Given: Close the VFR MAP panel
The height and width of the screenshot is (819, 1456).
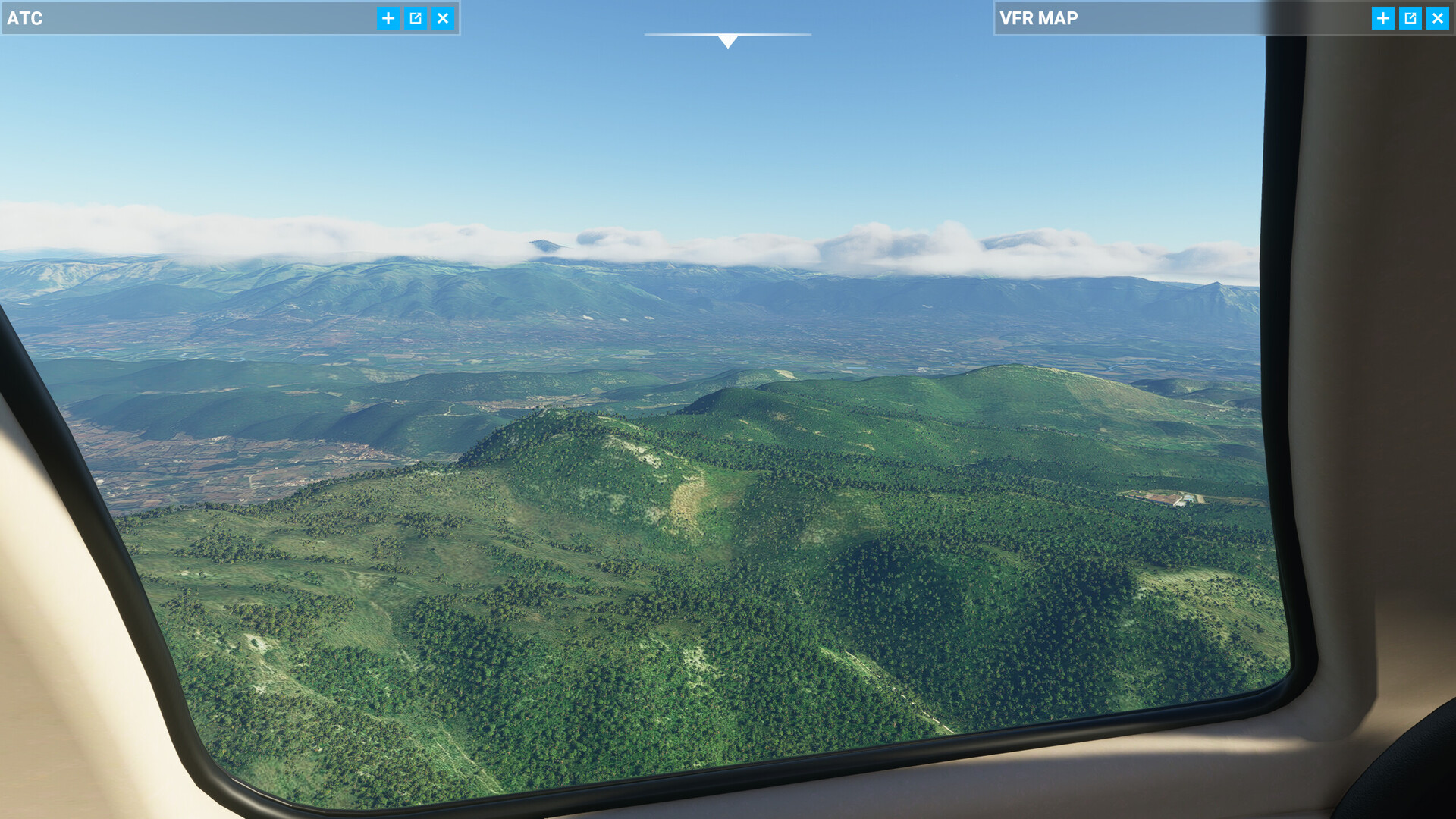Looking at the screenshot, I should (x=1437, y=18).
